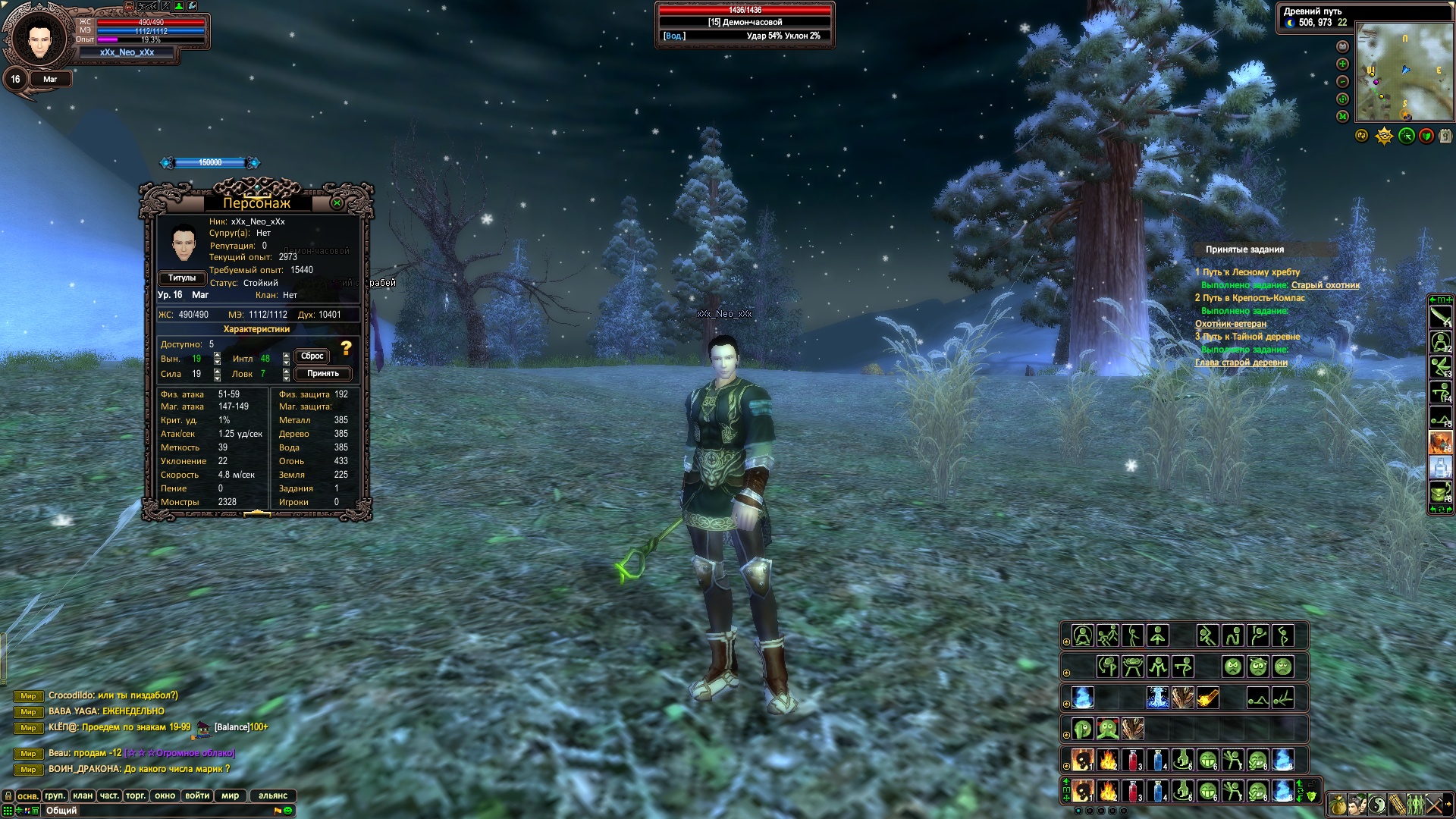Confirm stat points with Принять
The height and width of the screenshot is (819, 1456).
[323, 373]
